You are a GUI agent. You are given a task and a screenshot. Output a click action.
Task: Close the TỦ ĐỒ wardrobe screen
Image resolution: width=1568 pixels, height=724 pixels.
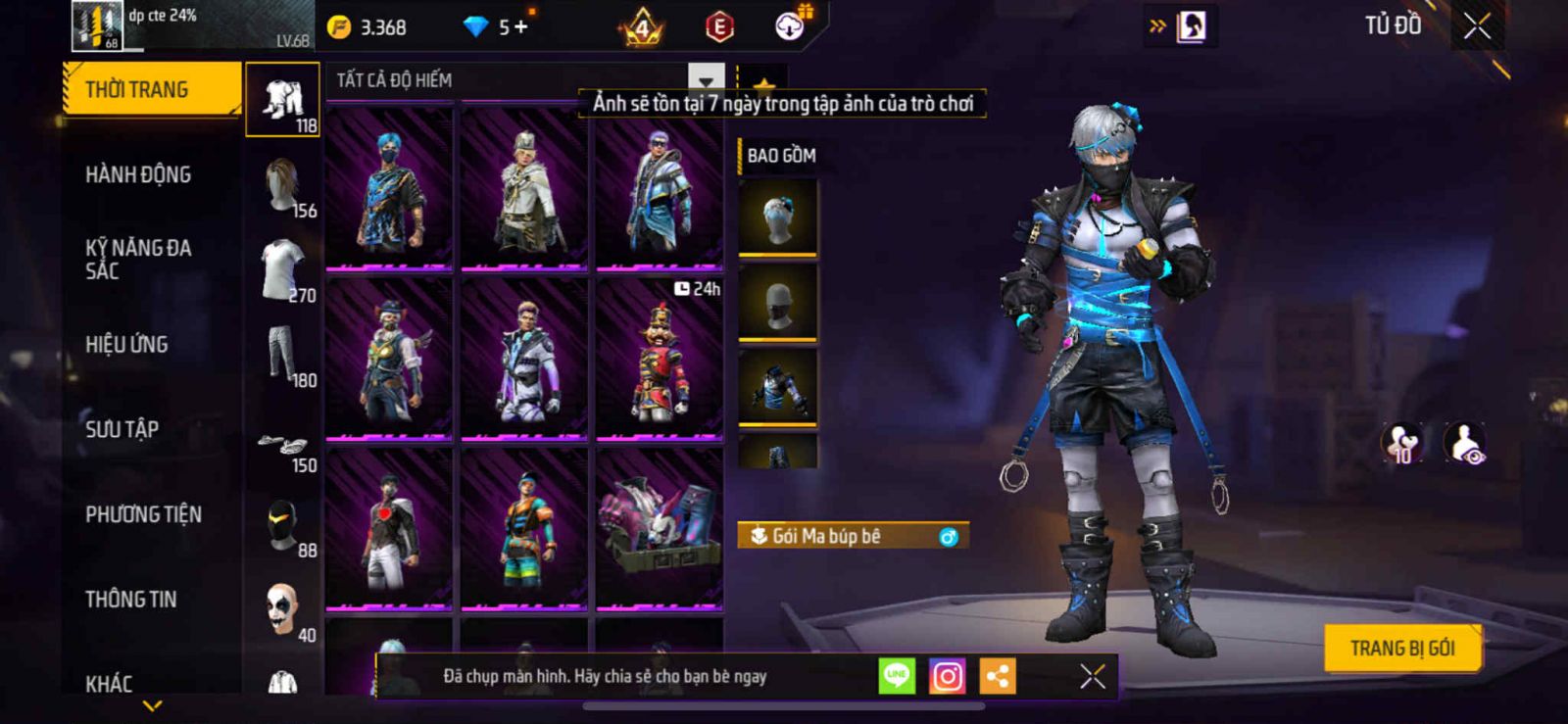[1477, 26]
